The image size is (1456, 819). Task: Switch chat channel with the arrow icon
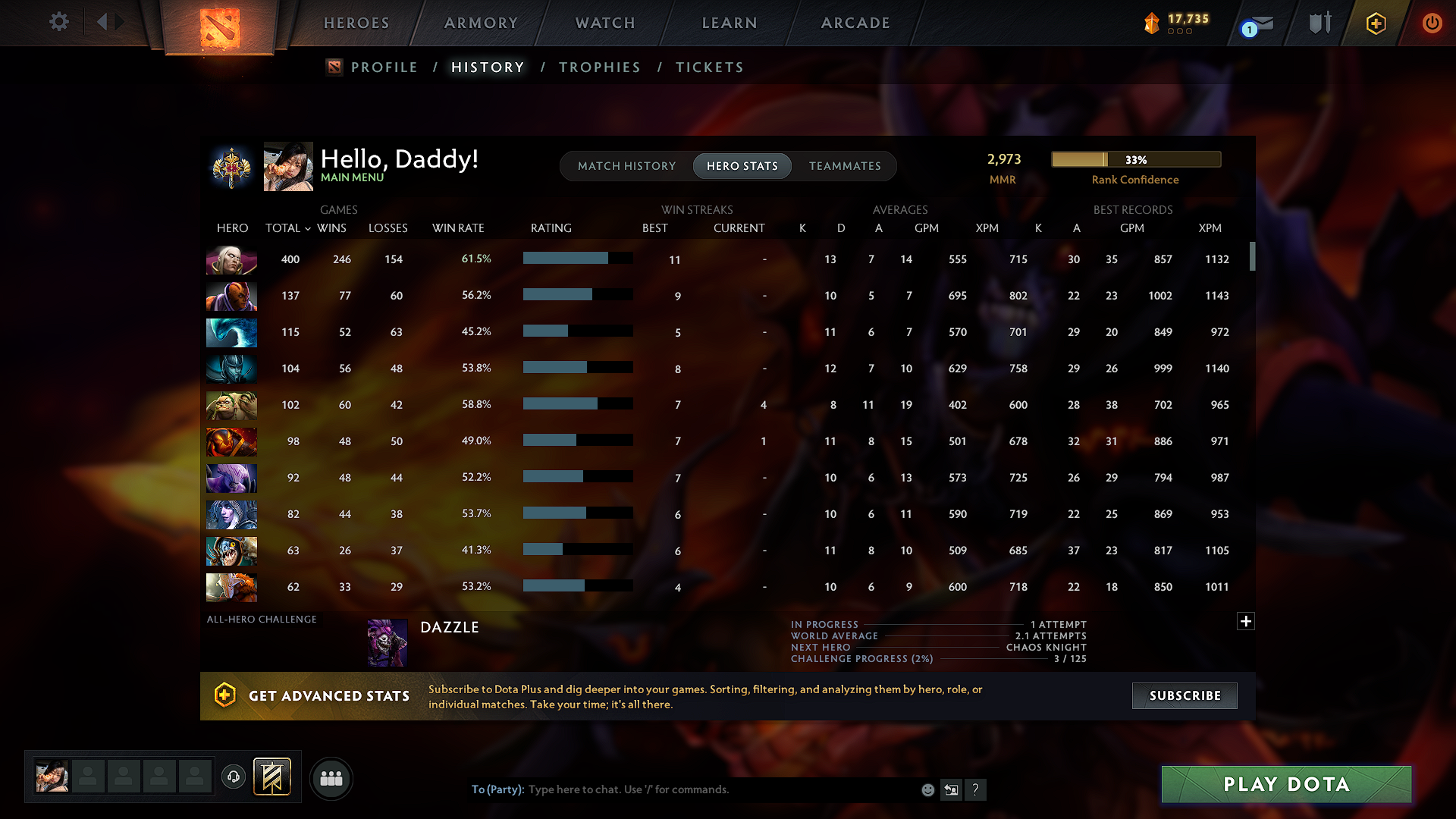pyautogui.click(x=952, y=789)
